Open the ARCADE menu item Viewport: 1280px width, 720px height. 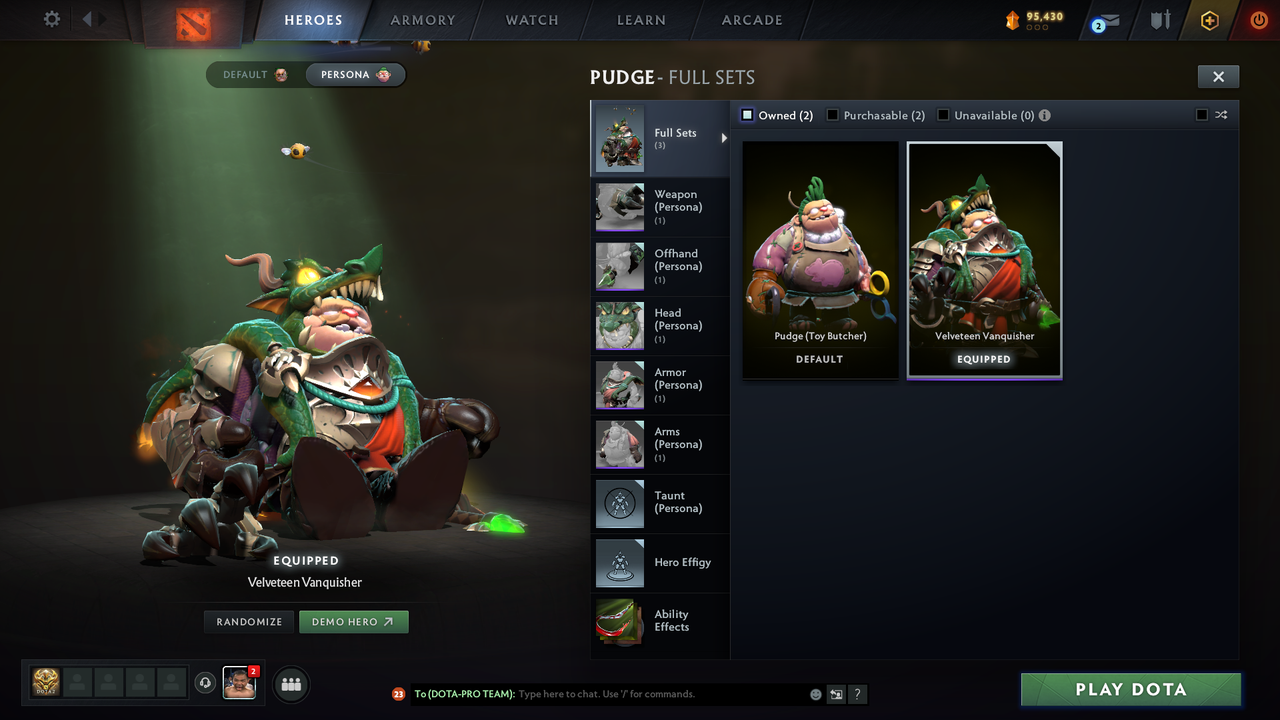click(751, 19)
